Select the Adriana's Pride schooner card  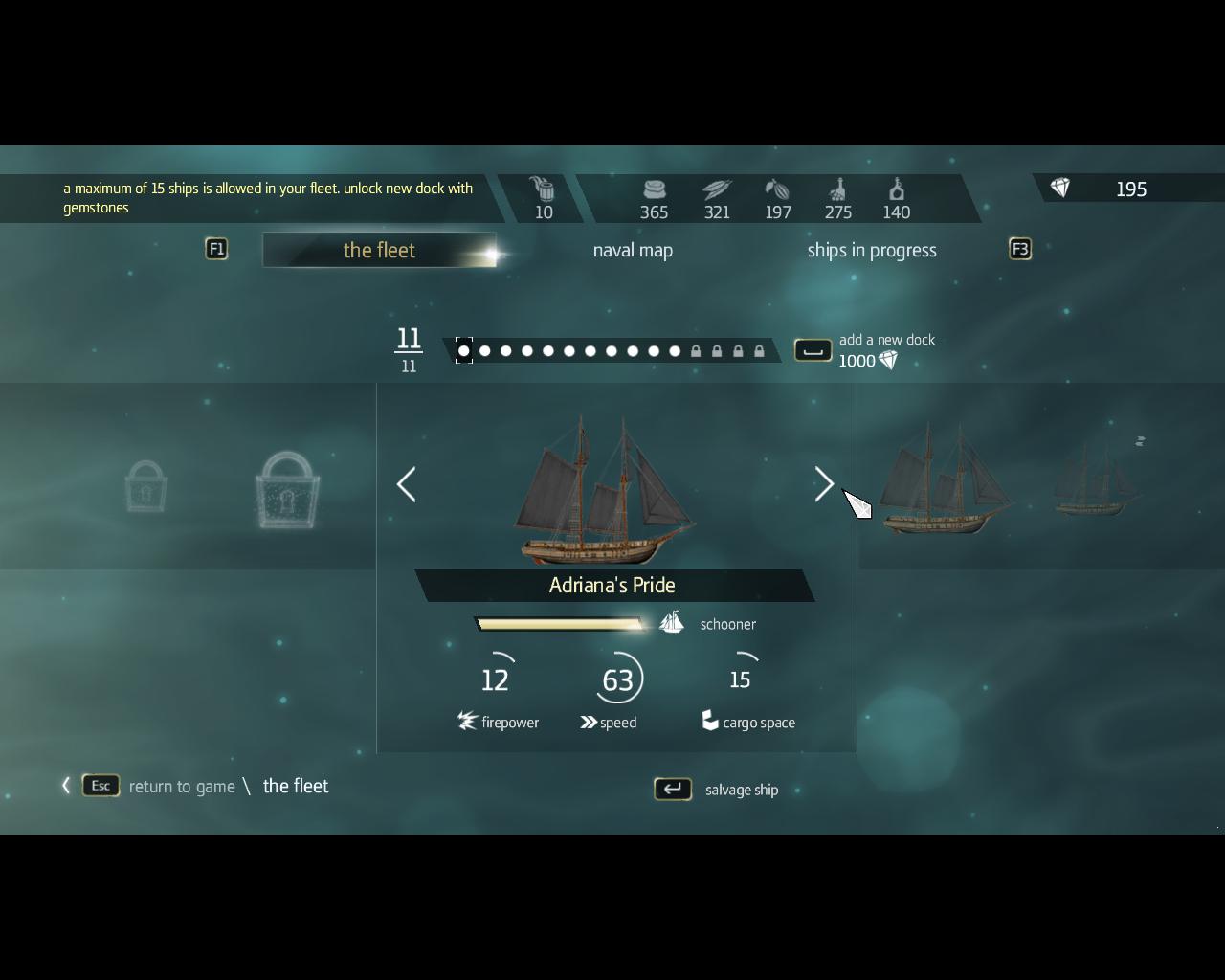(612, 498)
